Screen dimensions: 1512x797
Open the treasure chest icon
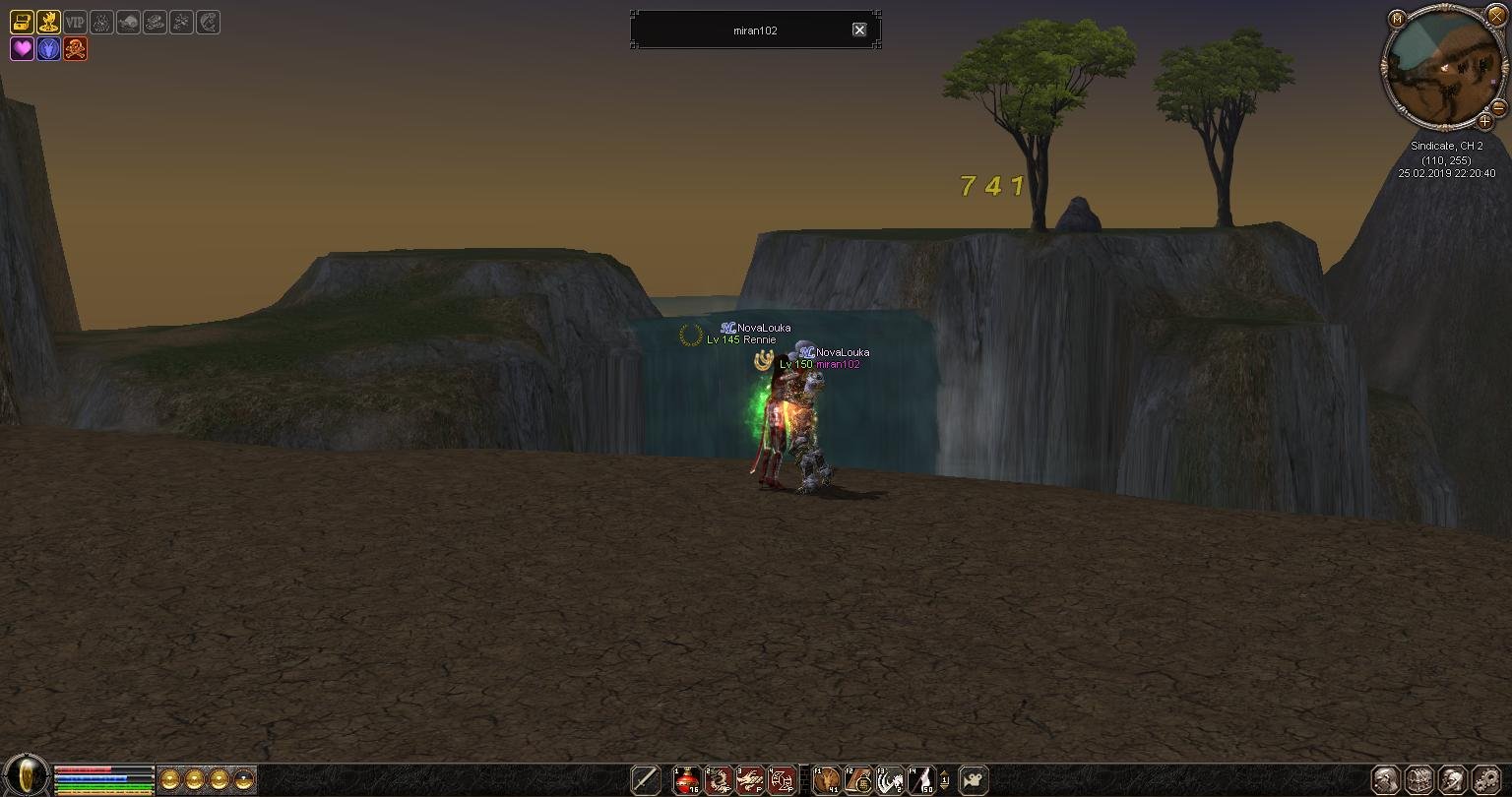[22, 22]
